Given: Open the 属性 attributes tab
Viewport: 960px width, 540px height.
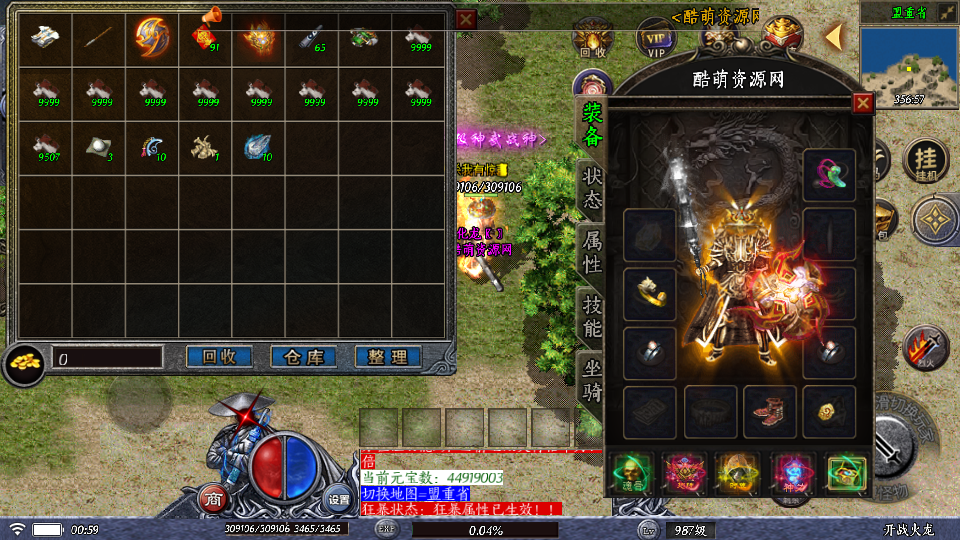Looking at the screenshot, I should tap(592, 250).
